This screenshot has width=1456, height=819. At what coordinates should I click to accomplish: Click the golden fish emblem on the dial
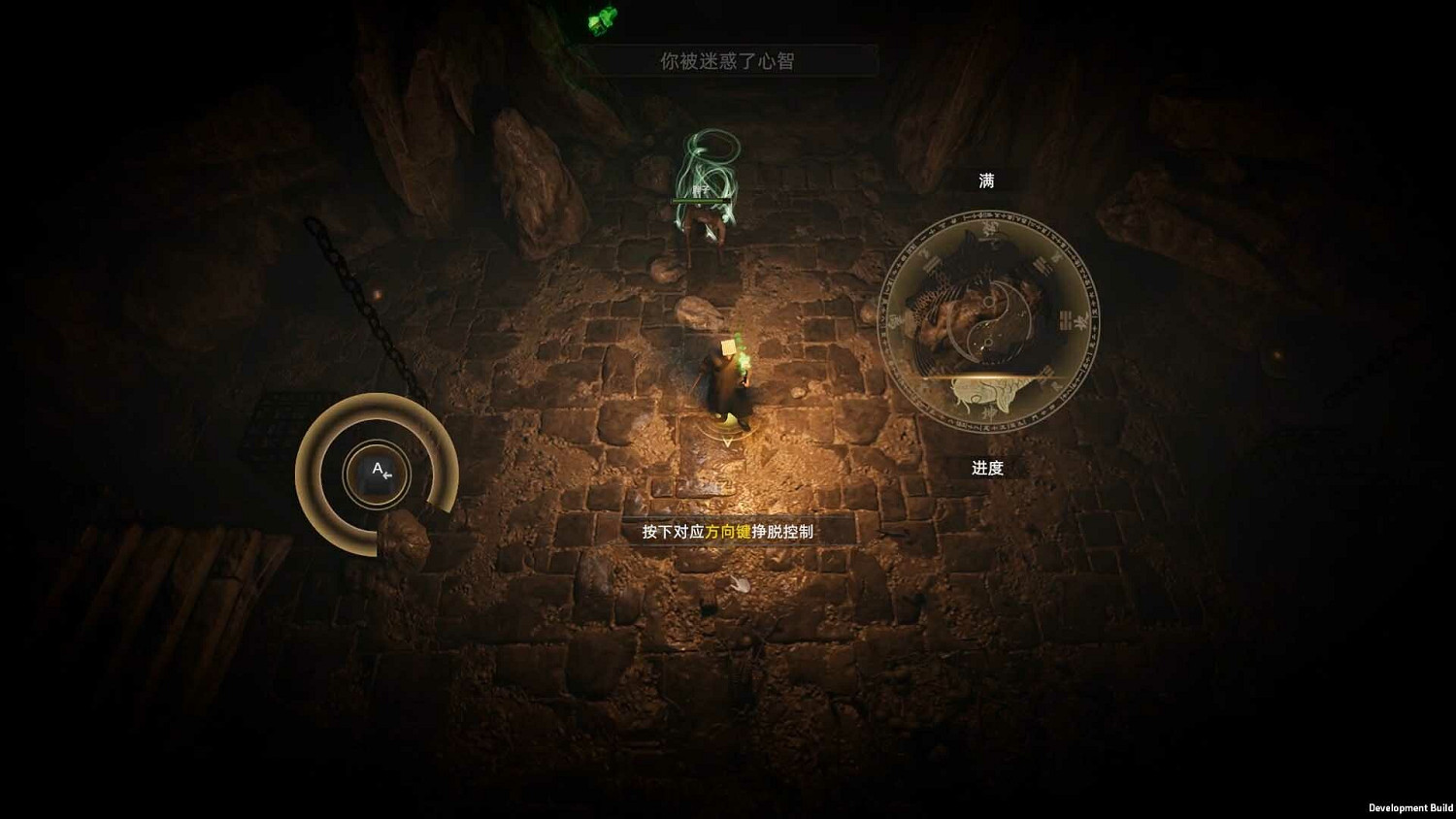[988, 398]
